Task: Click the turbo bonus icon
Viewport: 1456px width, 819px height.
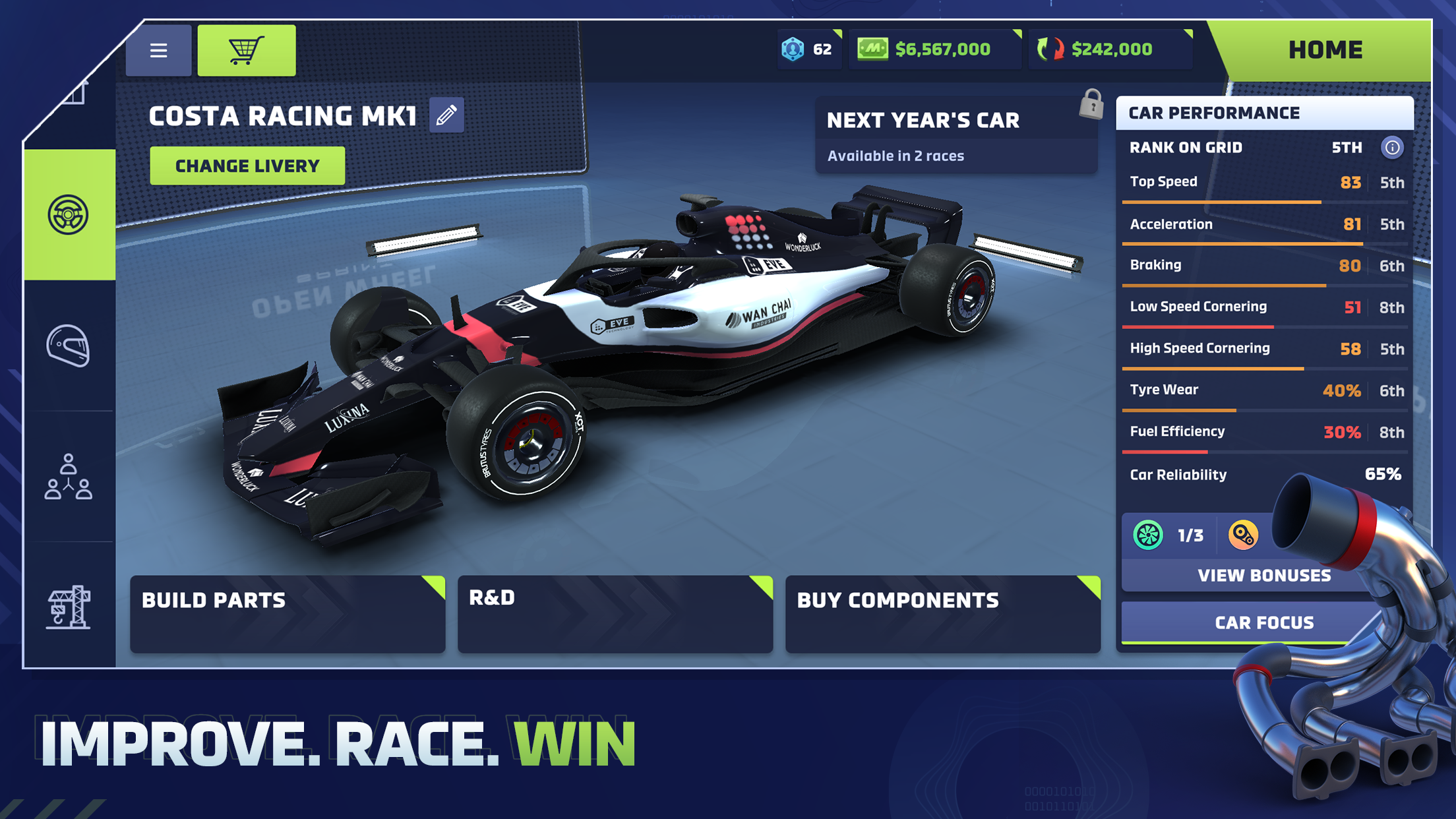Action: [1147, 535]
